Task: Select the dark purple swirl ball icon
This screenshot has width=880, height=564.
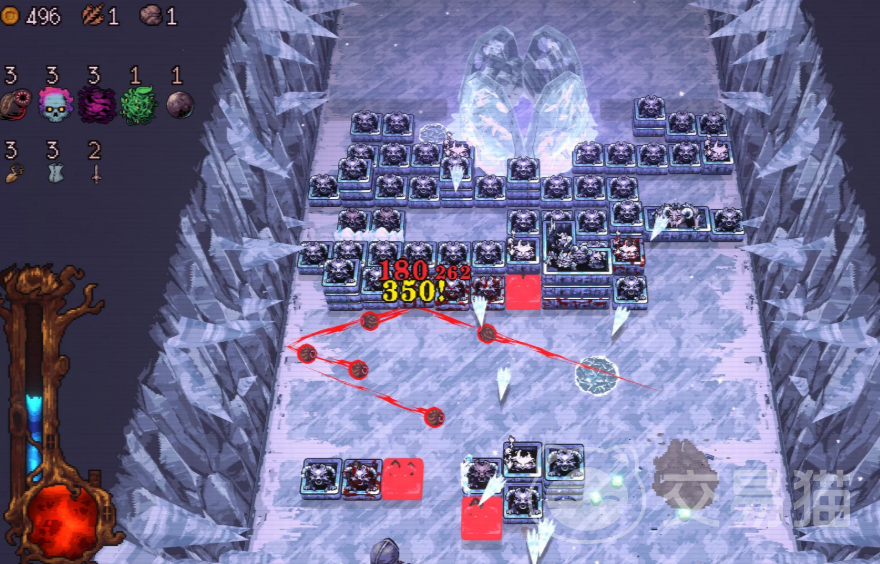Action: pos(96,104)
